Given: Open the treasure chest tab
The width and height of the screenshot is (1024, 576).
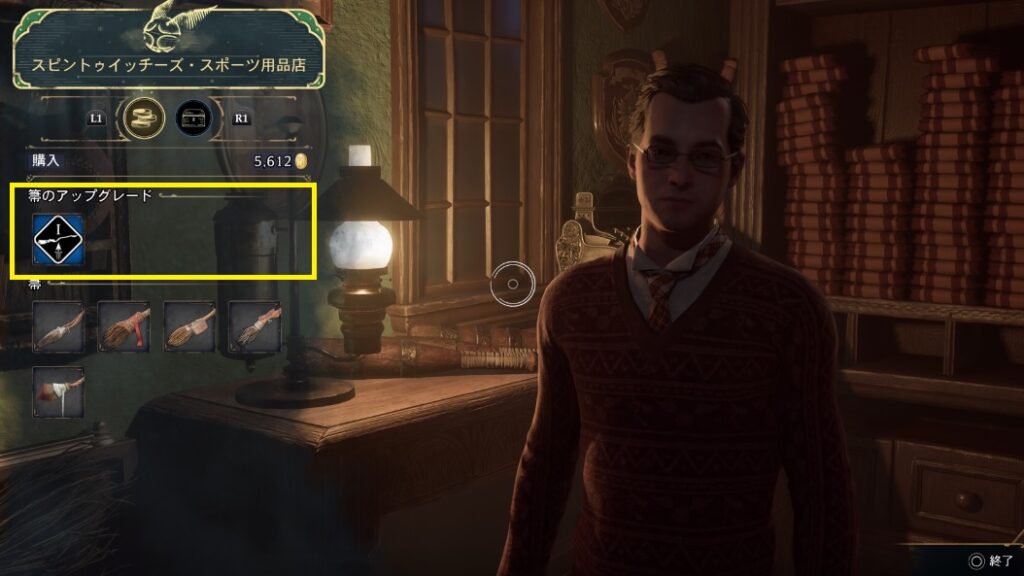Looking at the screenshot, I should 194,119.
